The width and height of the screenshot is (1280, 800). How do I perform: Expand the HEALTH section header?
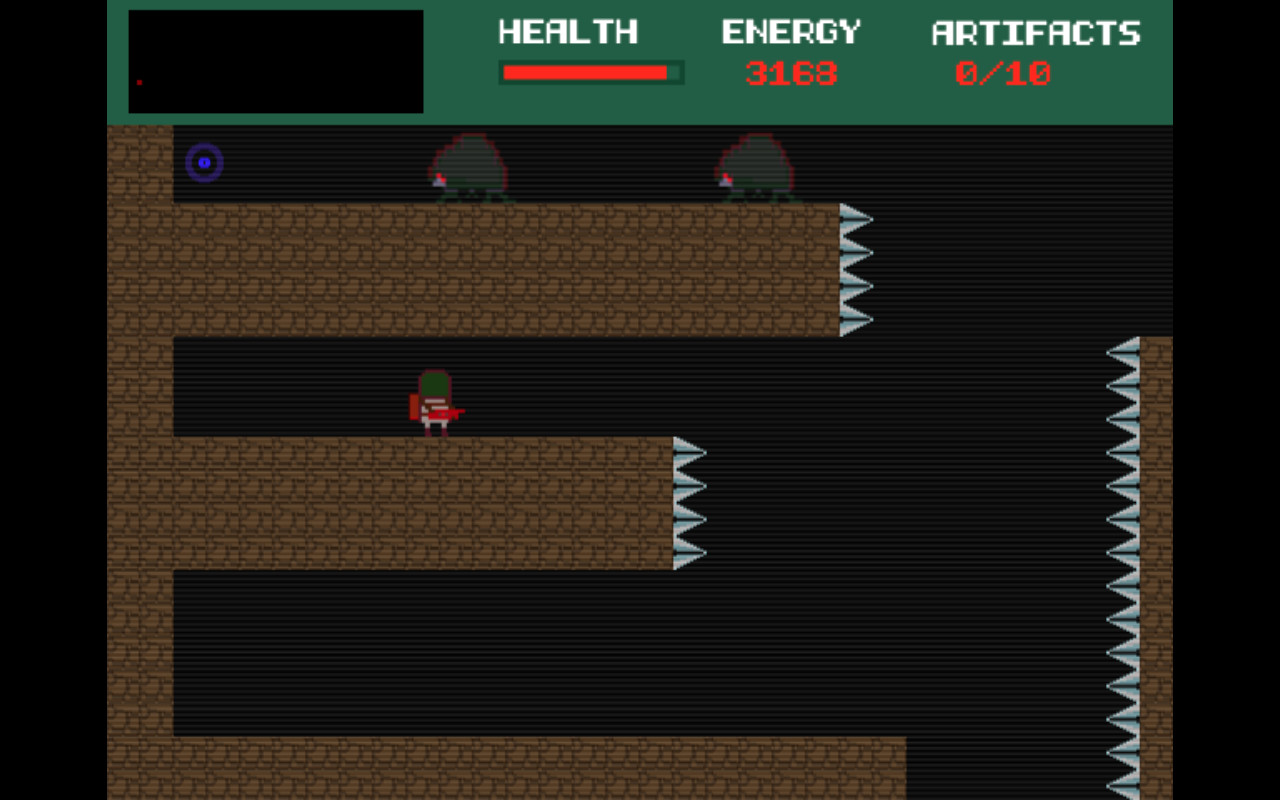[x=568, y=32]
